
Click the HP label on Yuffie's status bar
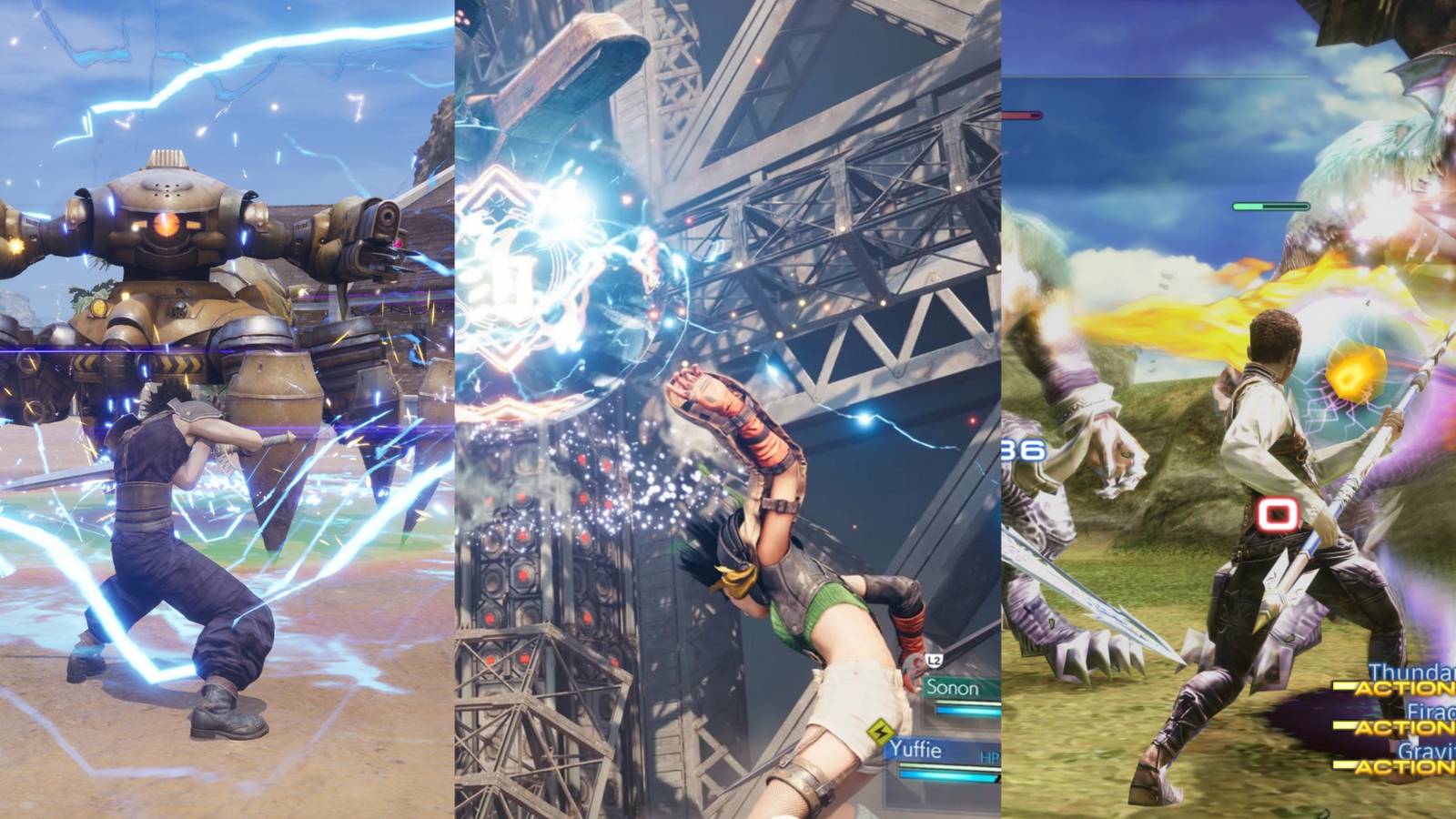click(x=988, y=756)
